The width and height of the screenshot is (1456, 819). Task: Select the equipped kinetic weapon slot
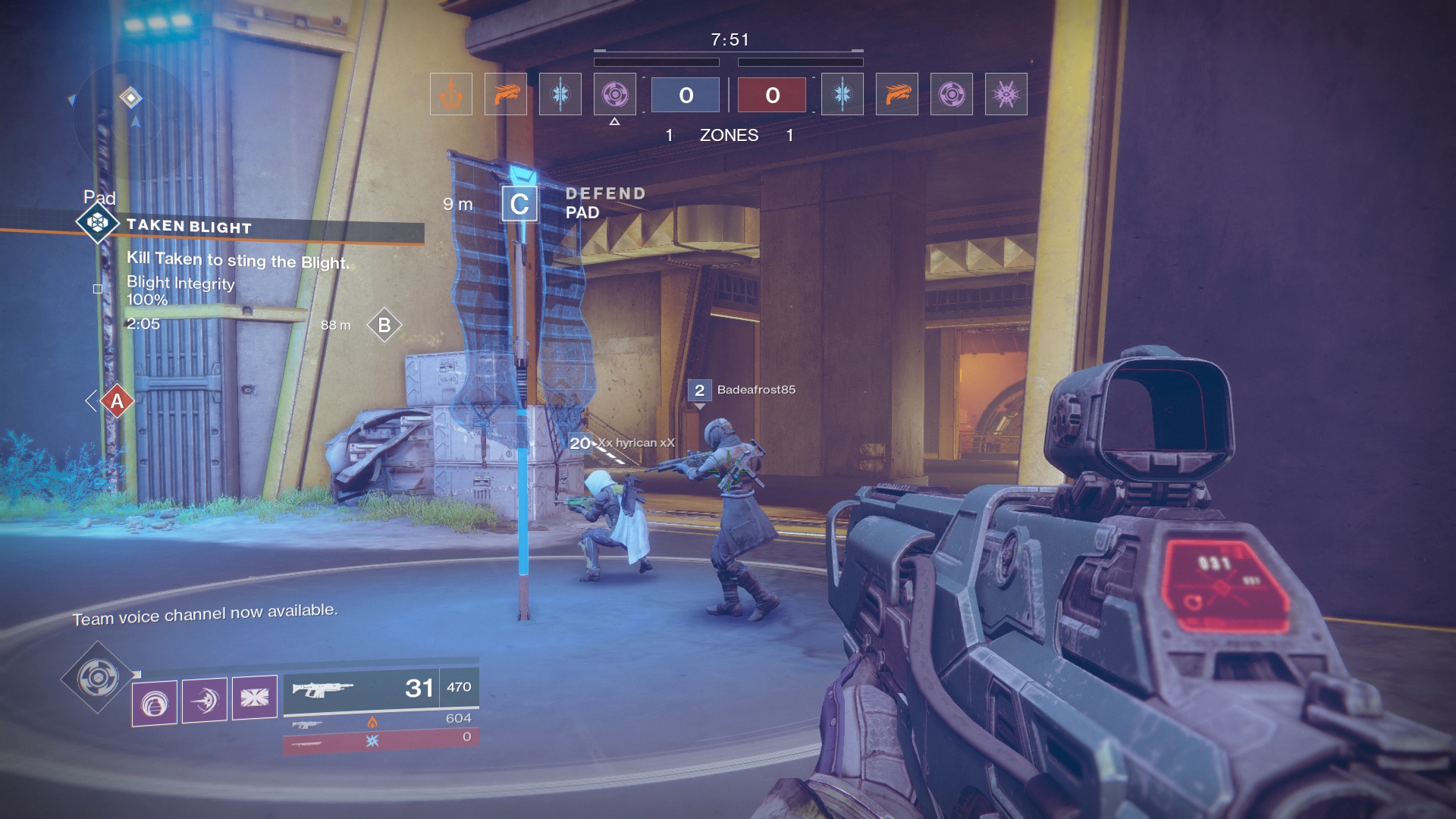381,689
